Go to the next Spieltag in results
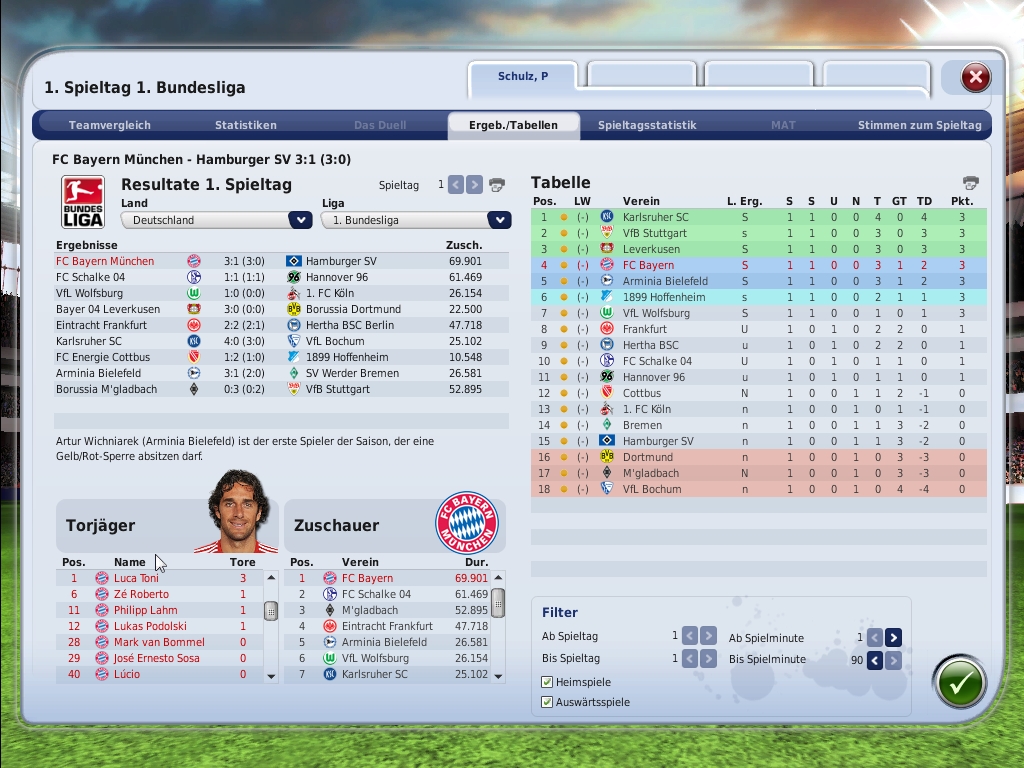This screenshot has height=768, width=1024. point(475,185)
